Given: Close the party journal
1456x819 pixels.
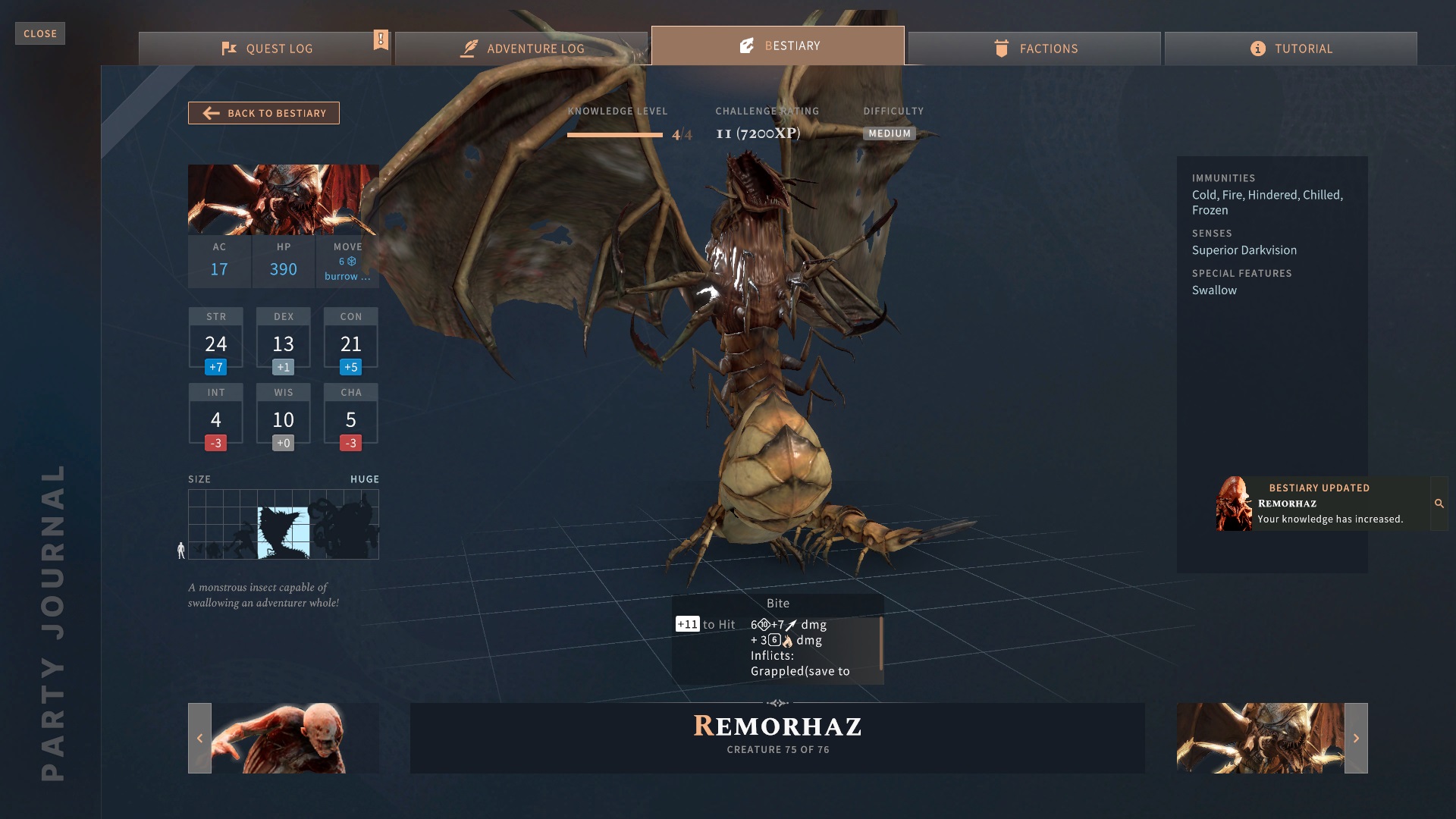Looking at the screenshot, I should pyautogui.click(x=40, y=33).
